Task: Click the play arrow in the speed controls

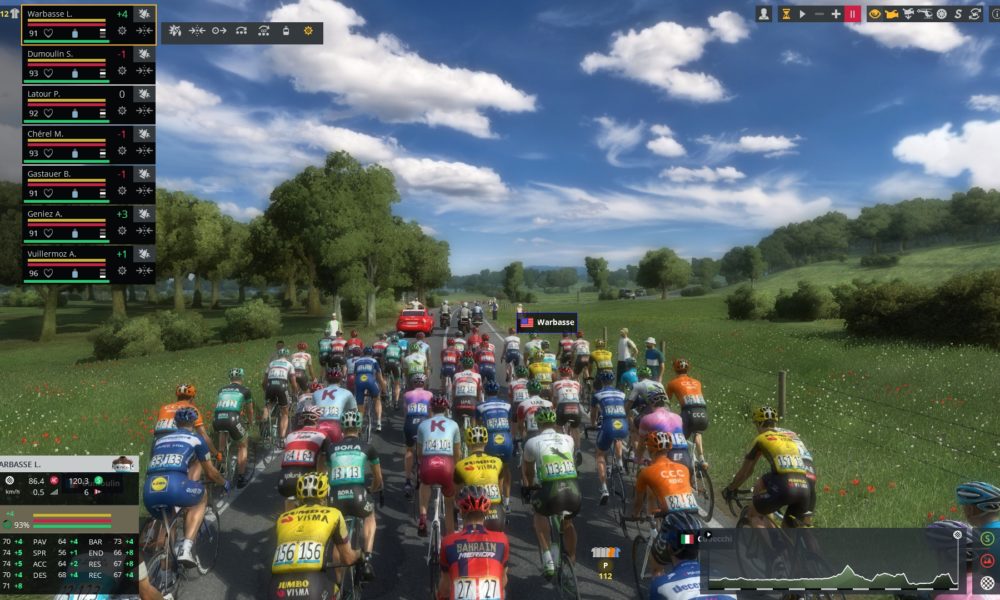Action: coord(803,14)
